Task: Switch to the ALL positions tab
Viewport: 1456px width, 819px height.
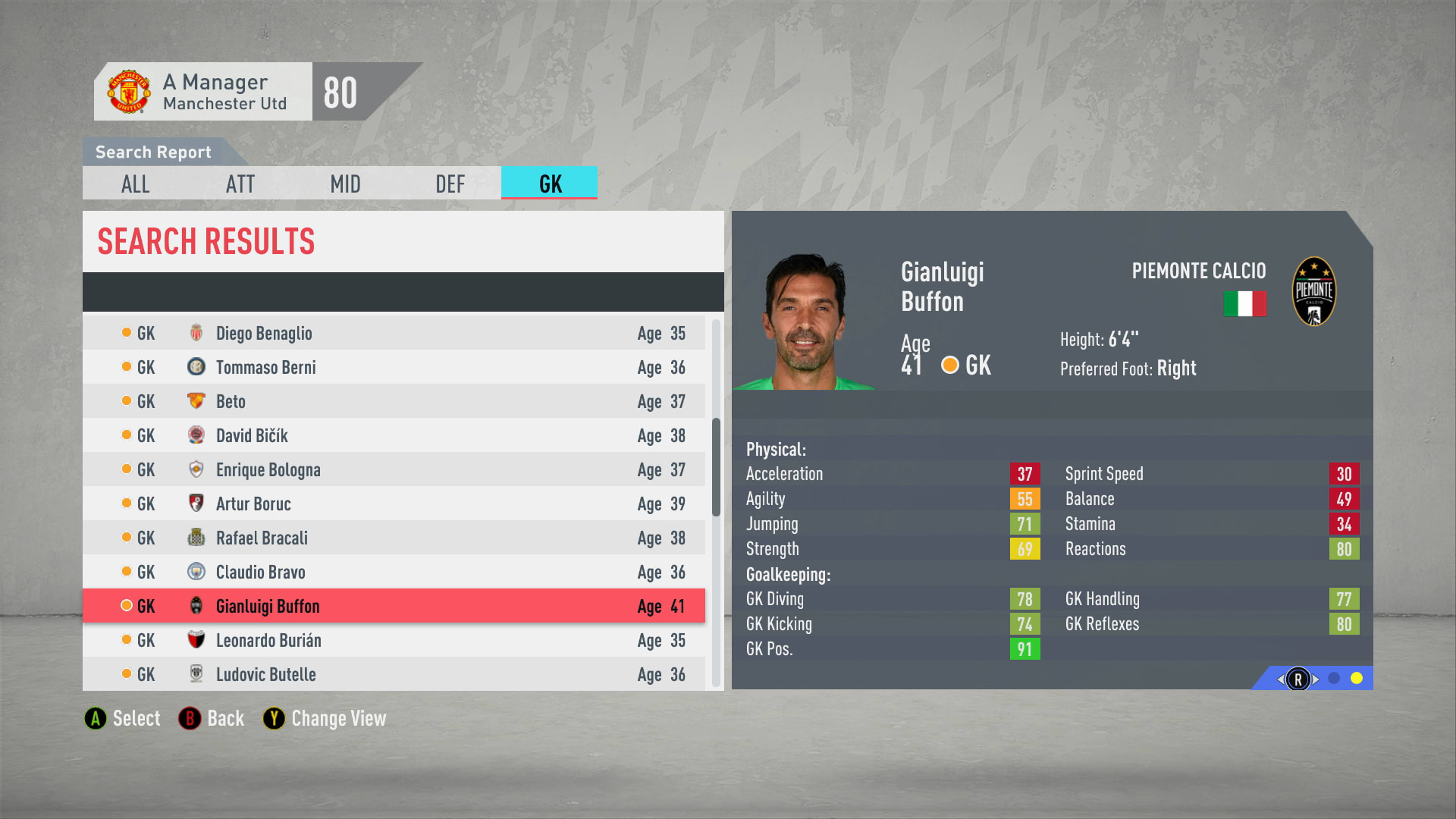Action: point(136,184)
